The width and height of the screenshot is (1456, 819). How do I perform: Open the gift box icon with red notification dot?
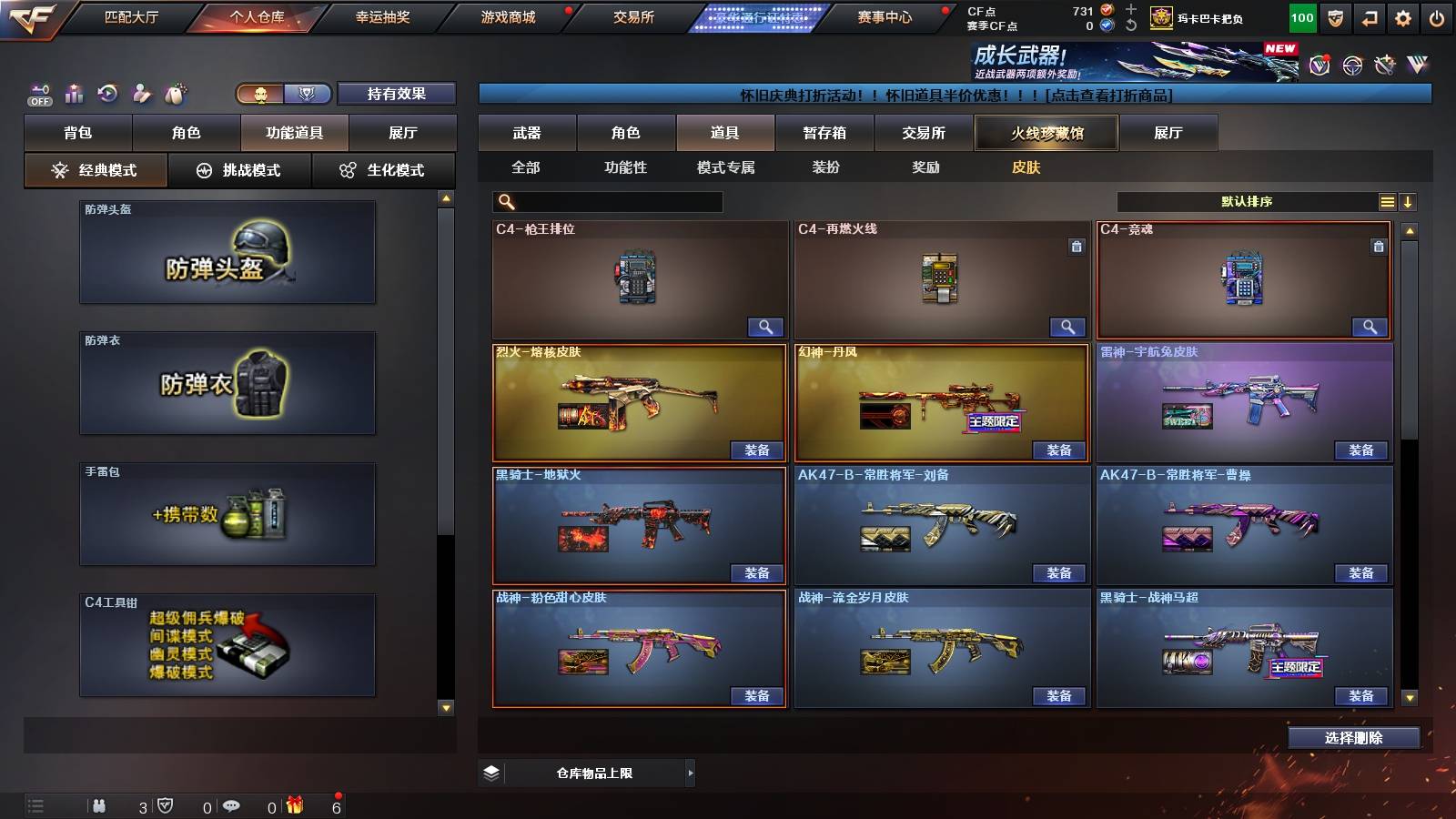[x=295, y=805]
